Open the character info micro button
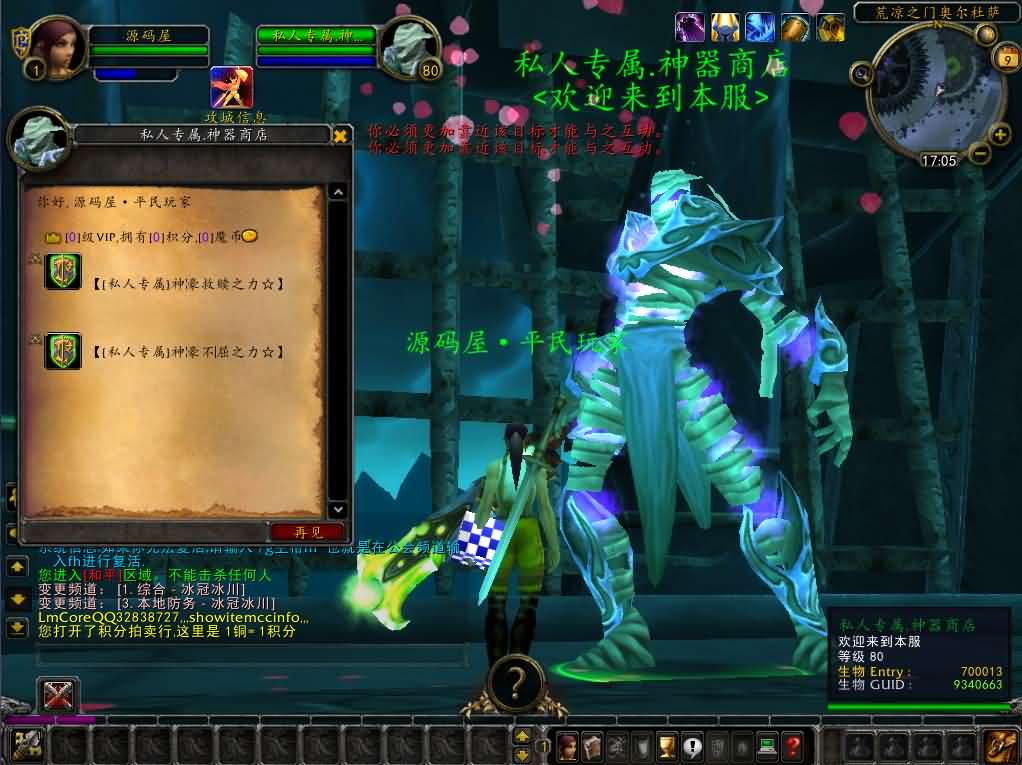The height and width of the screenshot is (765, 1022). (567, 746)
